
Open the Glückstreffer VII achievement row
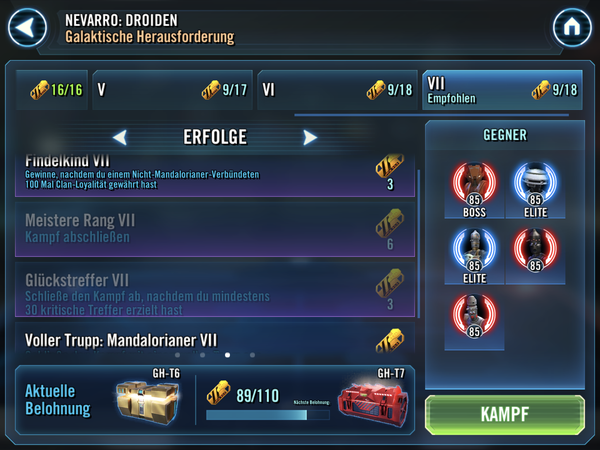point(215,292)
